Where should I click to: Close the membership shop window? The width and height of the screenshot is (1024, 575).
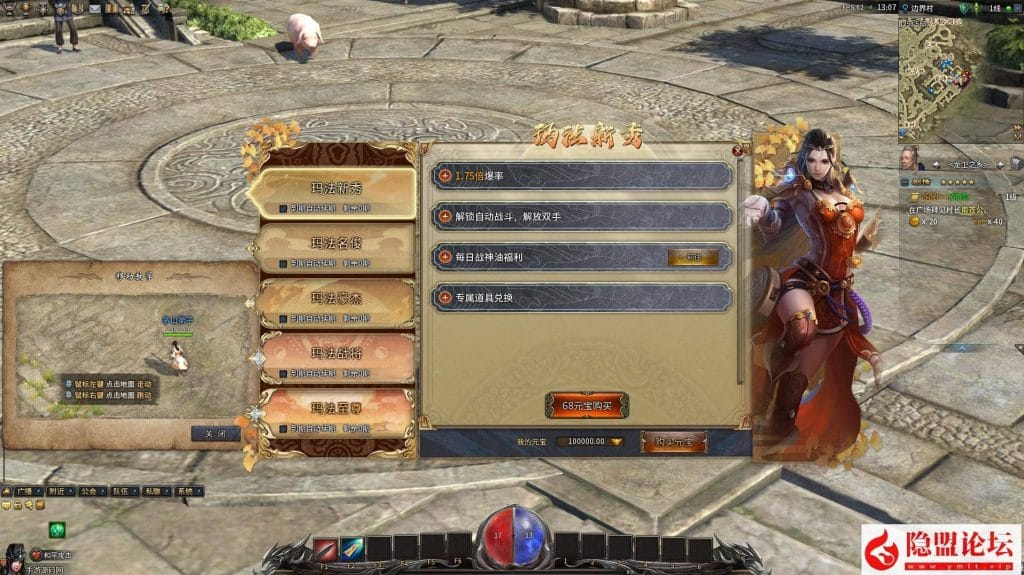[738, 151]
